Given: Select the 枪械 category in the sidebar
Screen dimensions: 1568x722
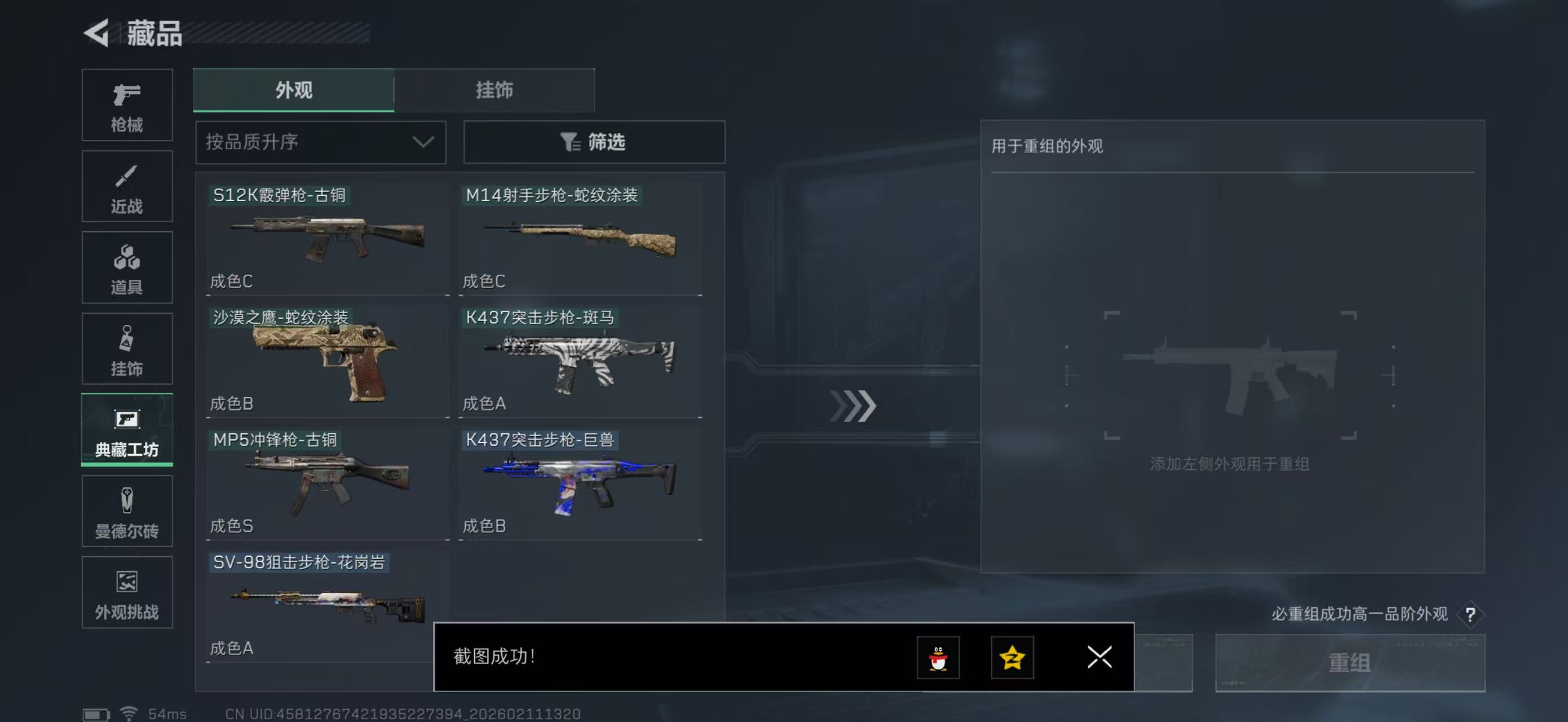Looking at the screenshot, I should pos(127,105).
